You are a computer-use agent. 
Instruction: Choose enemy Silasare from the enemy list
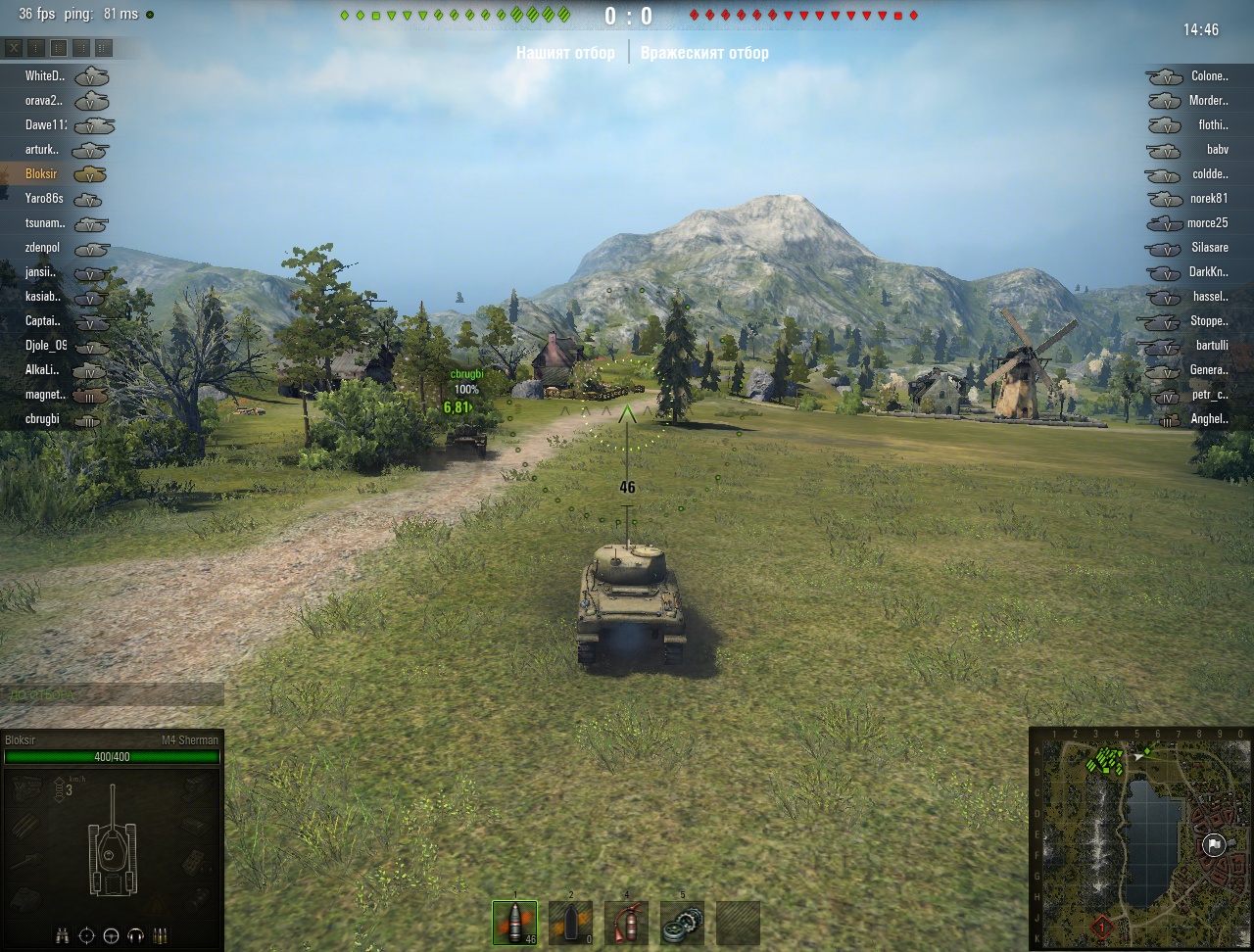point(1208,248)
